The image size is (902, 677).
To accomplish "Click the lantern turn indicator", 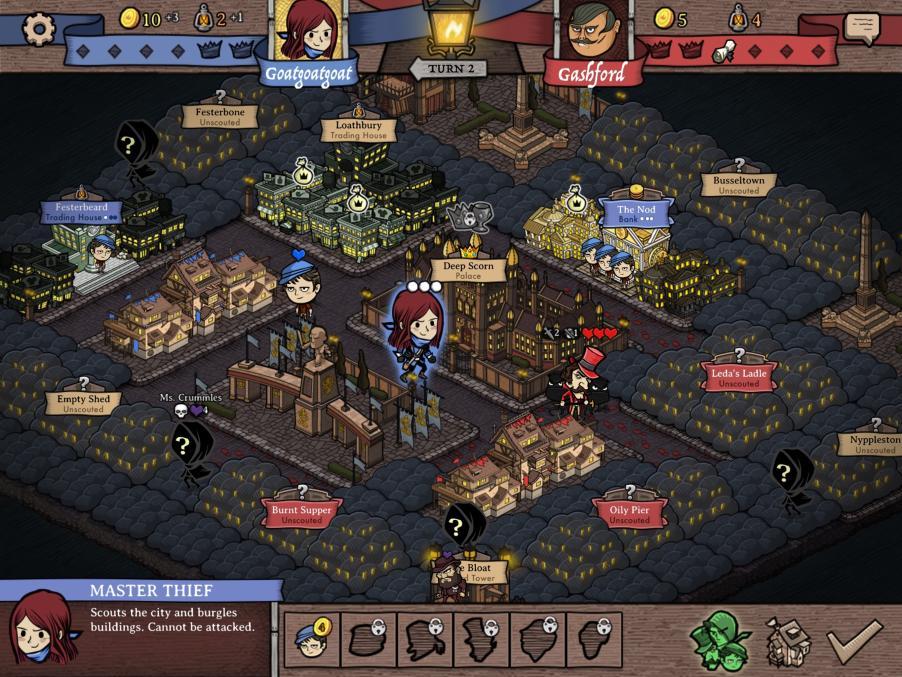I will tap(449, 28).
